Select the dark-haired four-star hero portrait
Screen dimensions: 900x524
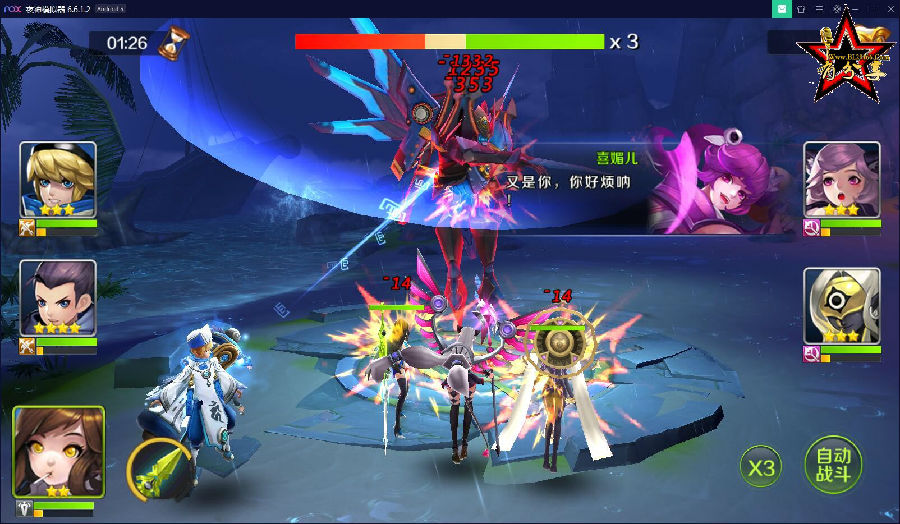click(x=58, y=298)
